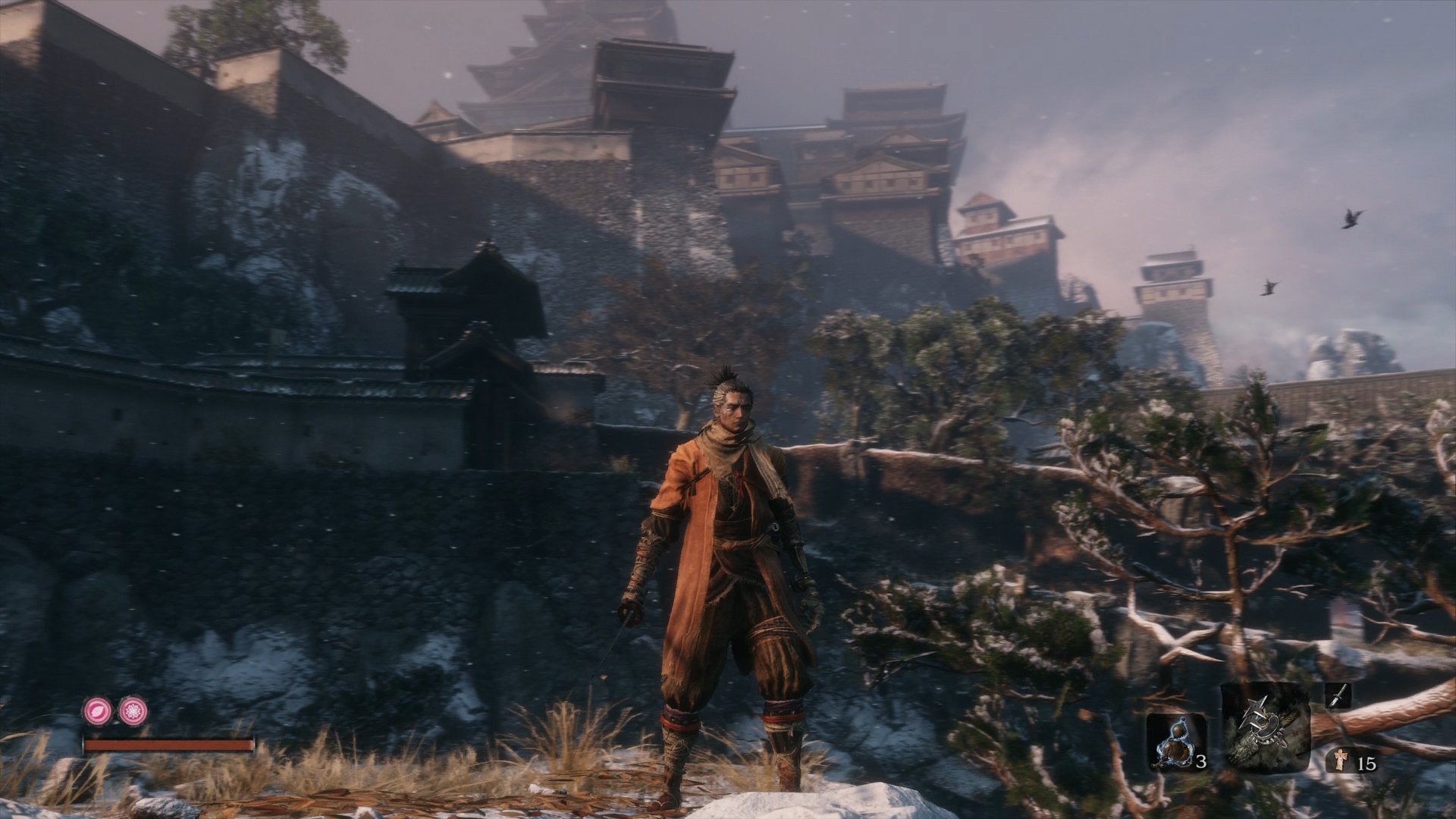Select the Healing Gourd item icon

pyautogui.click(x=1173, y=742)
